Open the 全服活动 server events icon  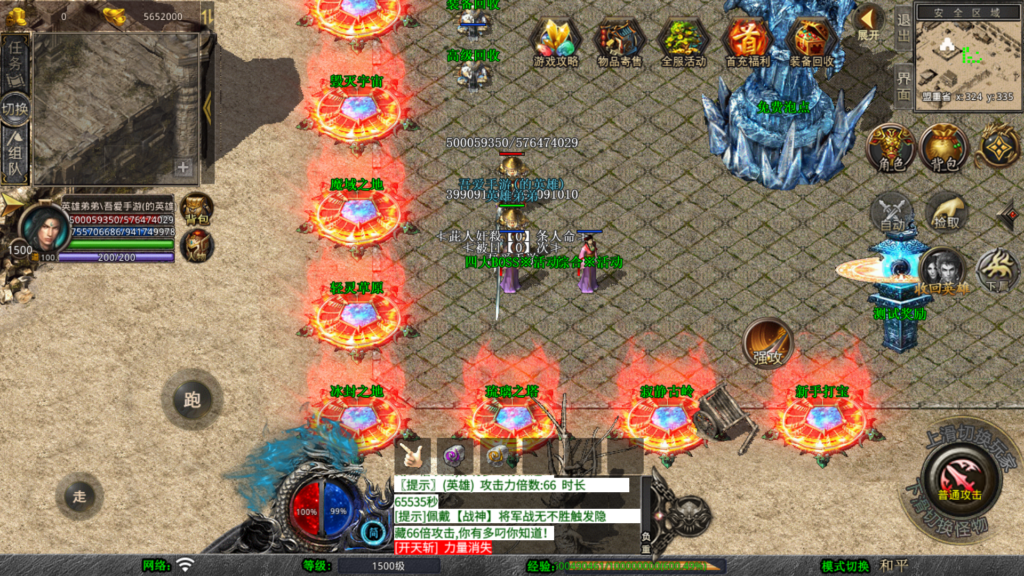[683, 40]
